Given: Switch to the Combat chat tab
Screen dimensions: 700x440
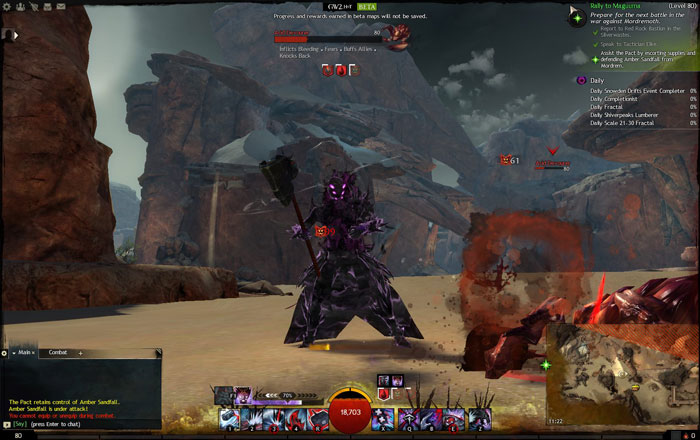Looking at the screenshot, I should coord(58,353).
